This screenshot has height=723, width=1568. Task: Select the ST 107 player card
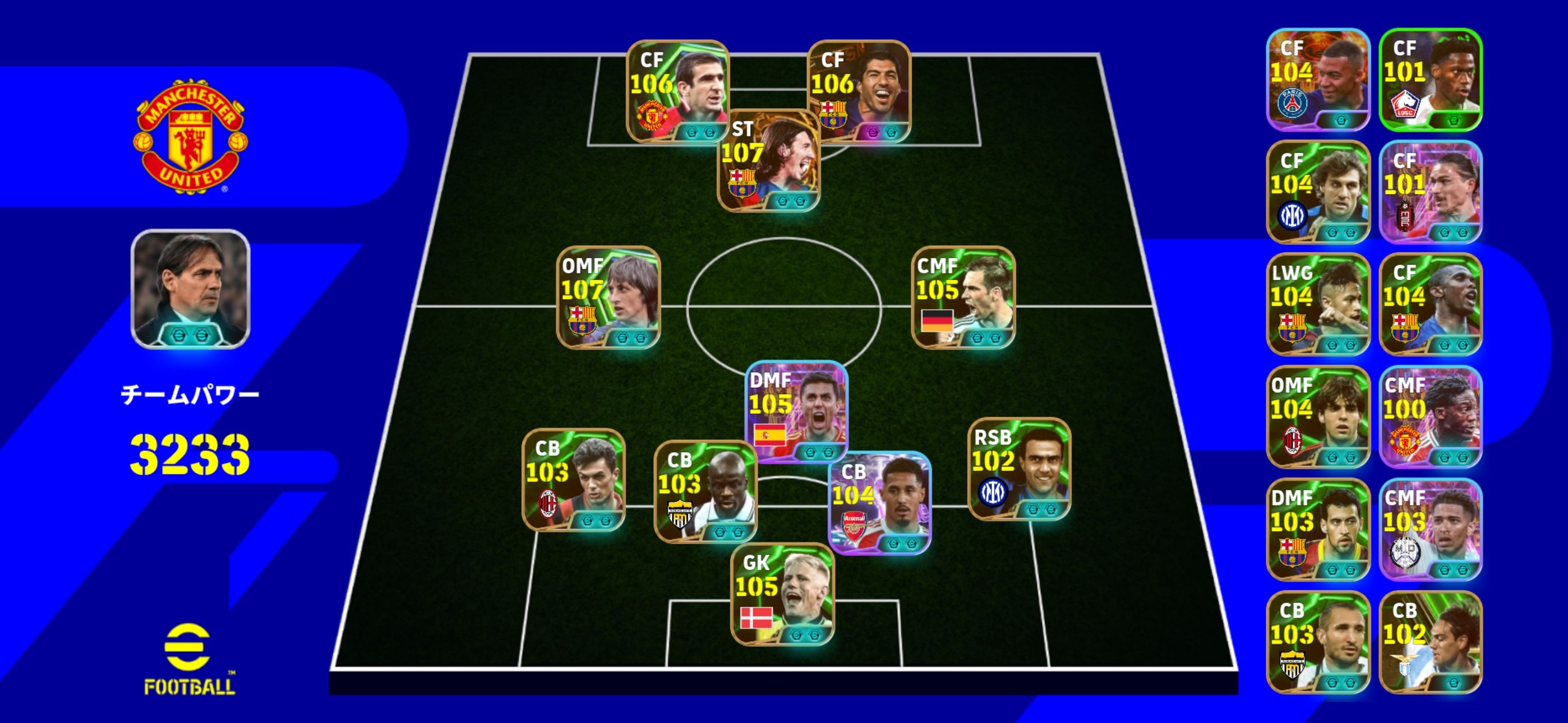click(x=769, y=161)
